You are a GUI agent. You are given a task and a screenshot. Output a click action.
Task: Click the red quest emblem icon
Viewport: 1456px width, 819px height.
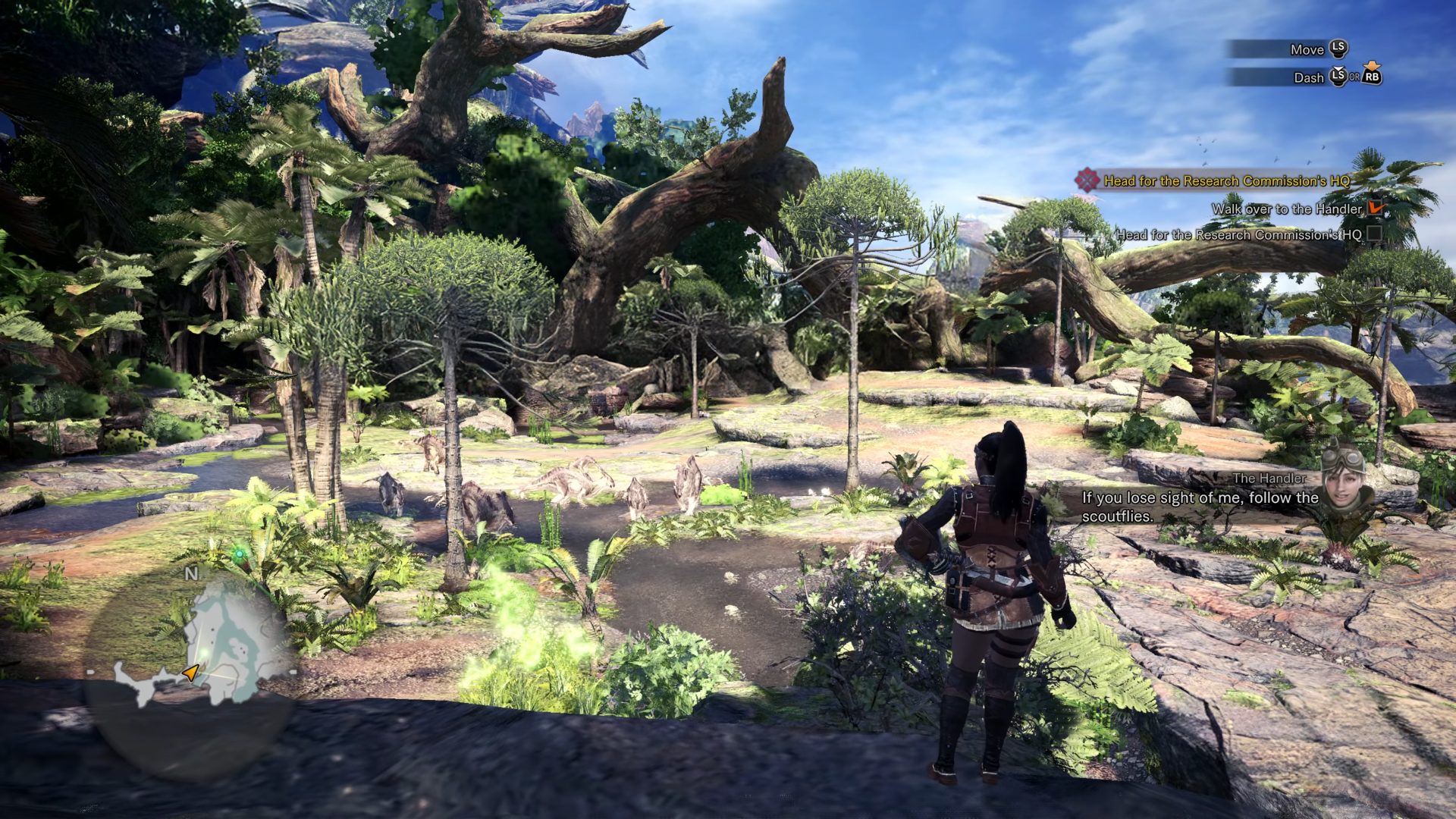(1087, 180)
